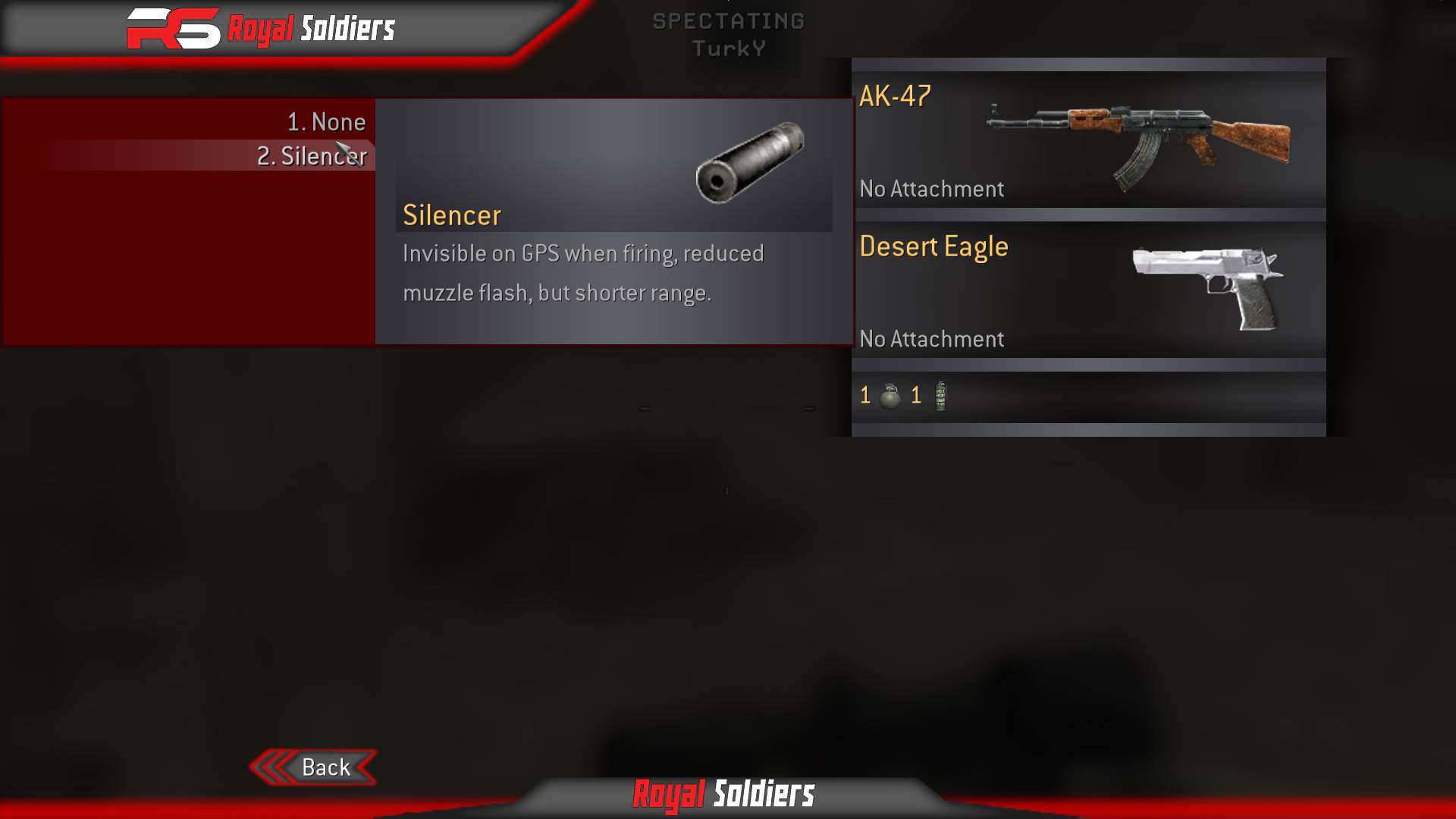Select the frag grenade icon
The height and width of the screenshot is (819, 1456).
[892, 395]
